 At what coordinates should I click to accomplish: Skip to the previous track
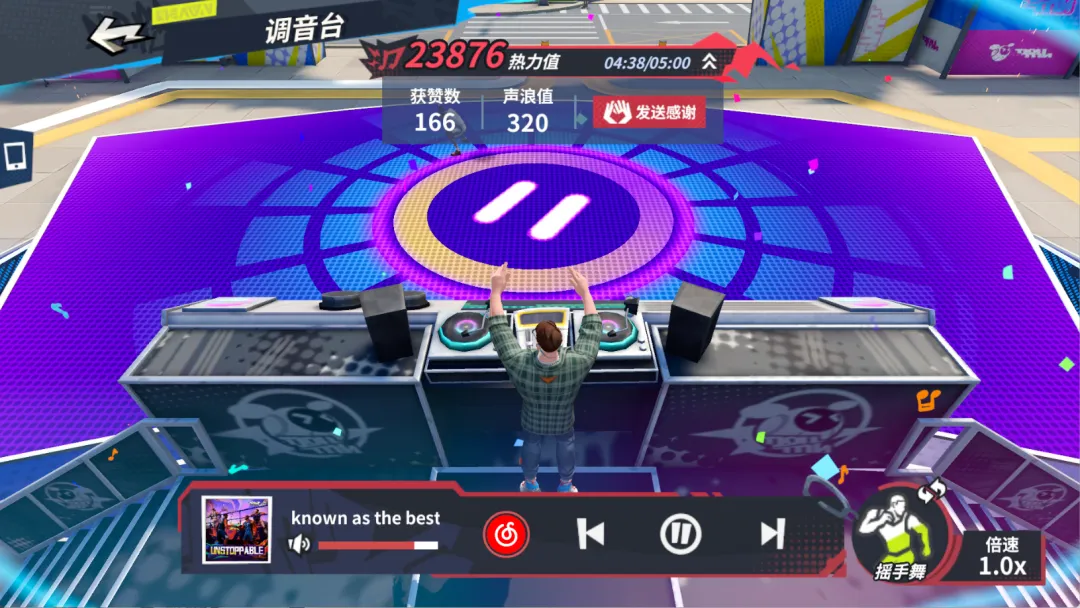pos(591,535)
